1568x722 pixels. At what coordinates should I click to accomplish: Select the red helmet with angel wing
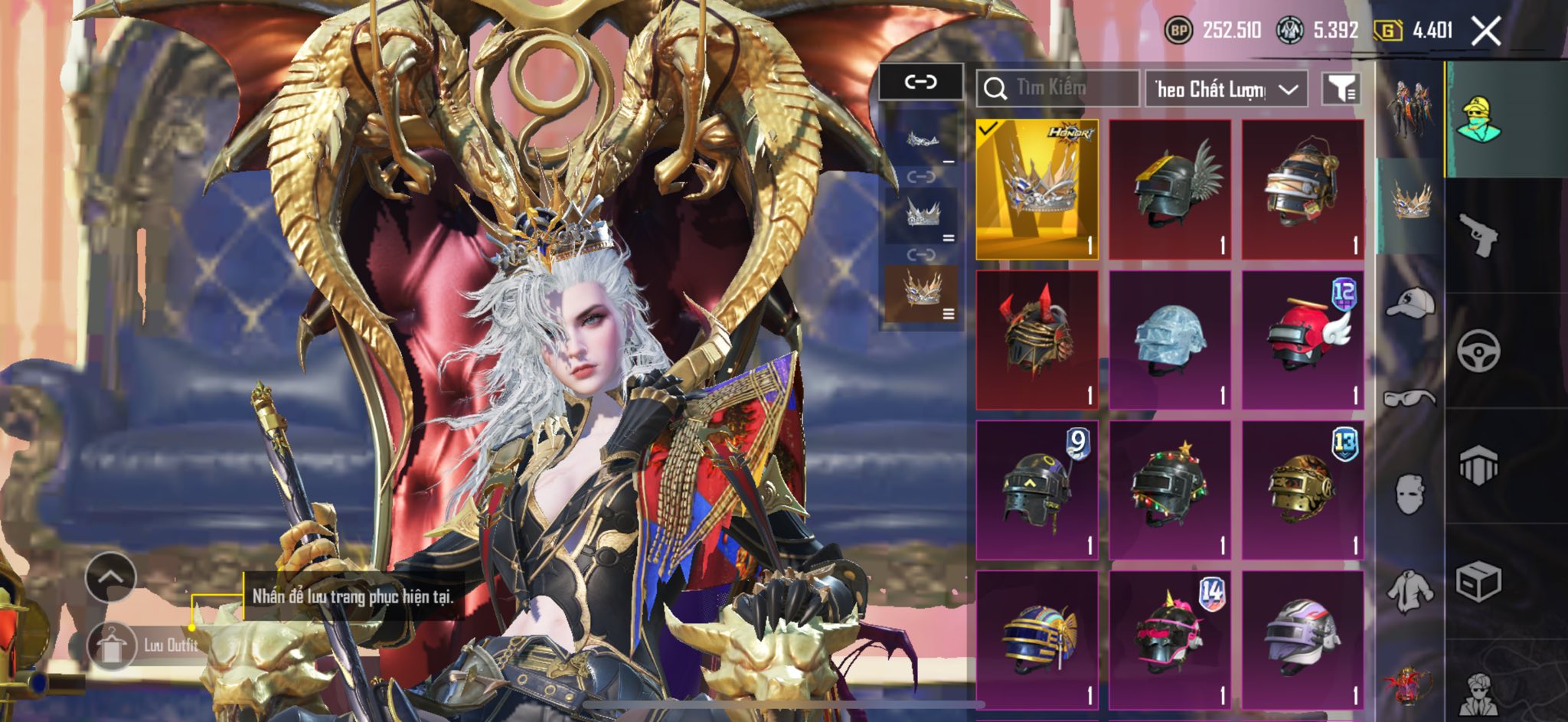[1303, 339]
